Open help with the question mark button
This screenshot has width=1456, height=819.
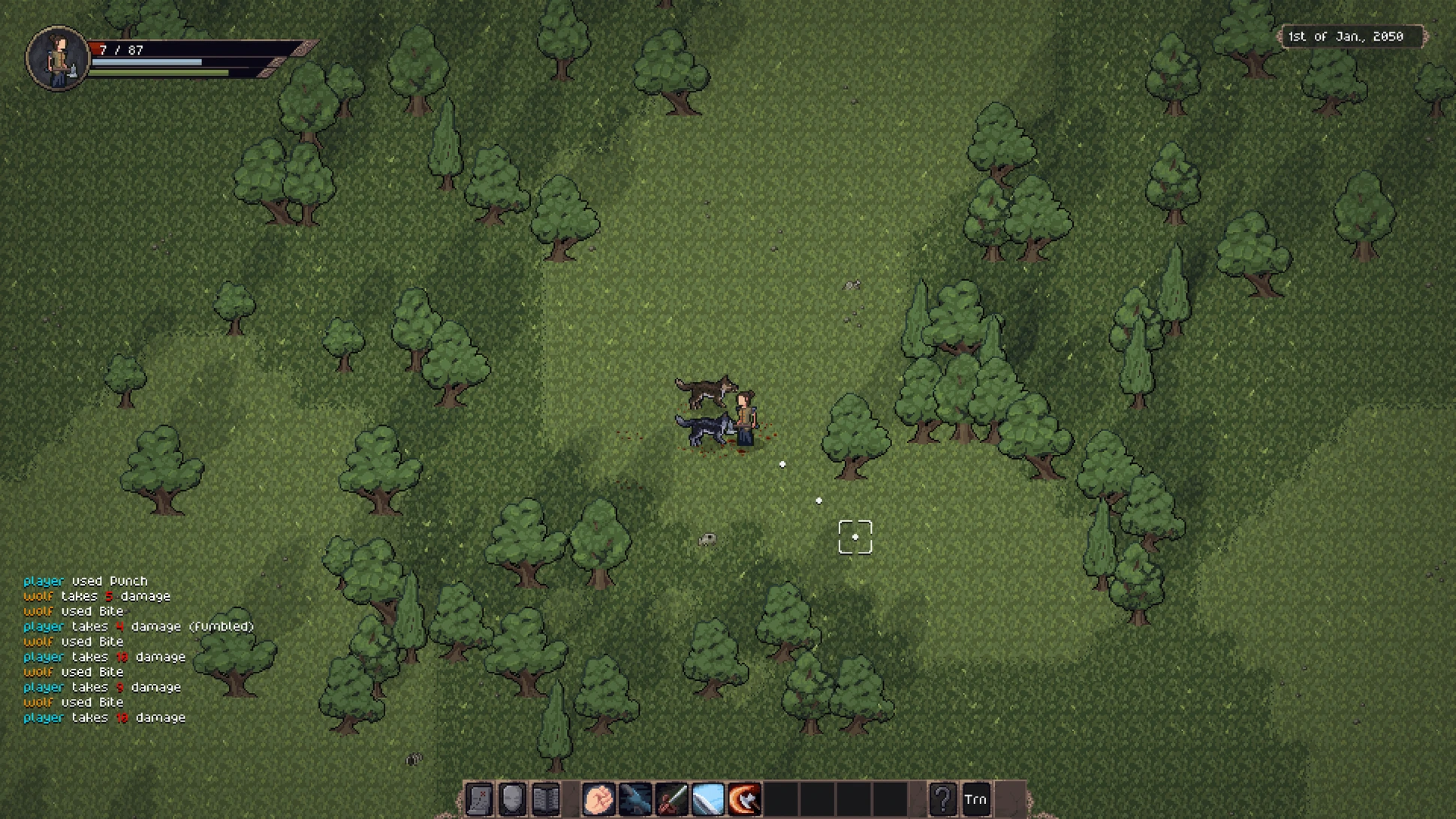[942, 799]
